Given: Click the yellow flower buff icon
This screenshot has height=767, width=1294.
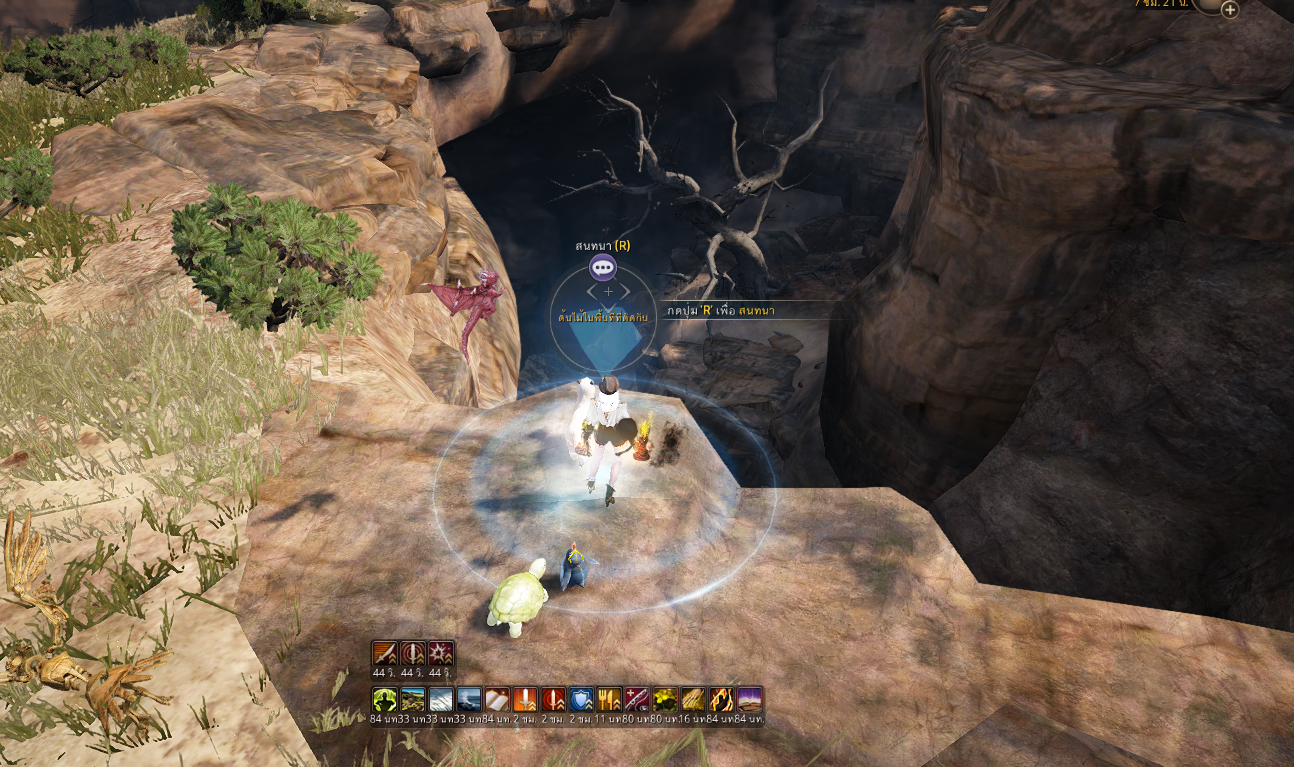Looking at the screenshot, I should [x=665, y=699].
